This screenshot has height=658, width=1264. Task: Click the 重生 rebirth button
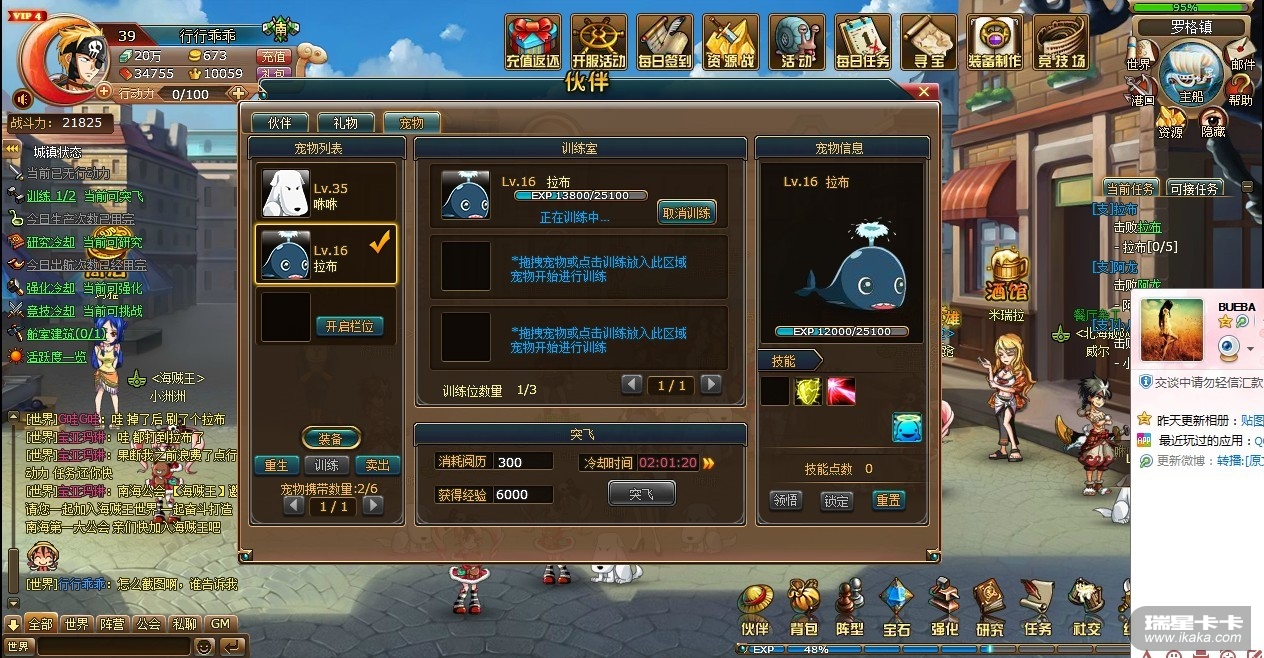[x=276, y=465]
